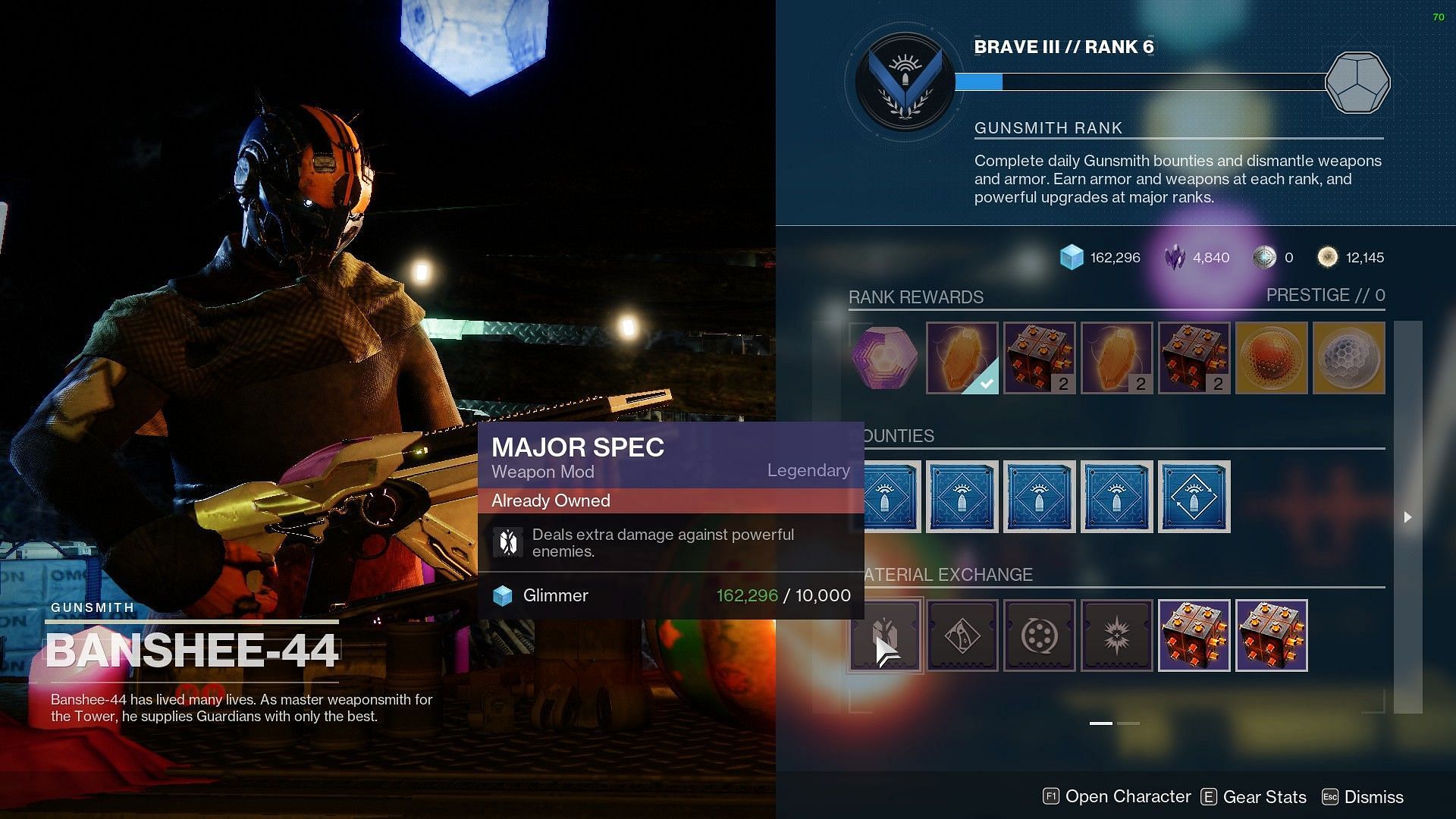Image resolution: width=1456 pixels, height=819 pixels.
Task: View the white honeycomb orb reward
Action: (1349, 358)
